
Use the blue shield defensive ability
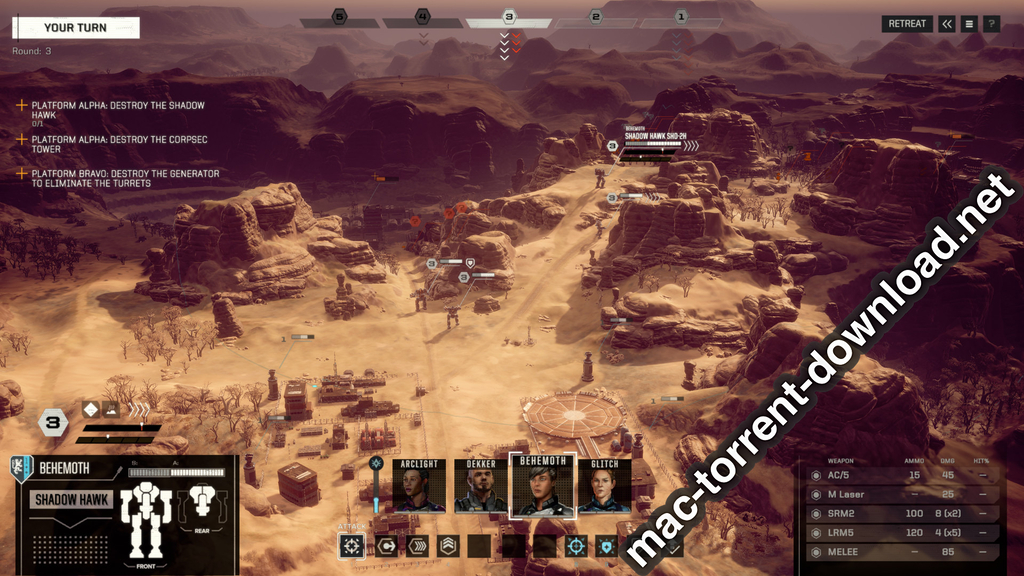click(607, 546)
